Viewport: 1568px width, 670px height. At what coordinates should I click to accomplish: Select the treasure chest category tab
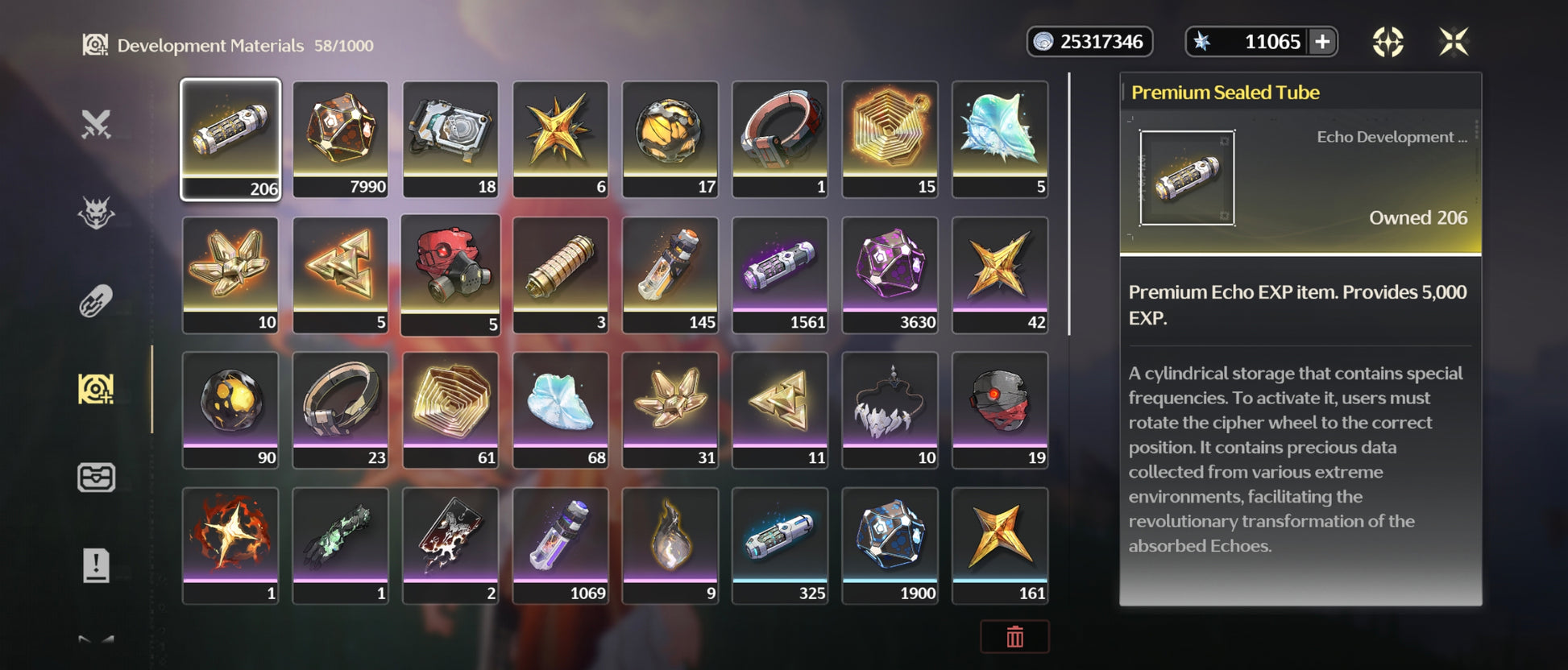[96, 478]
